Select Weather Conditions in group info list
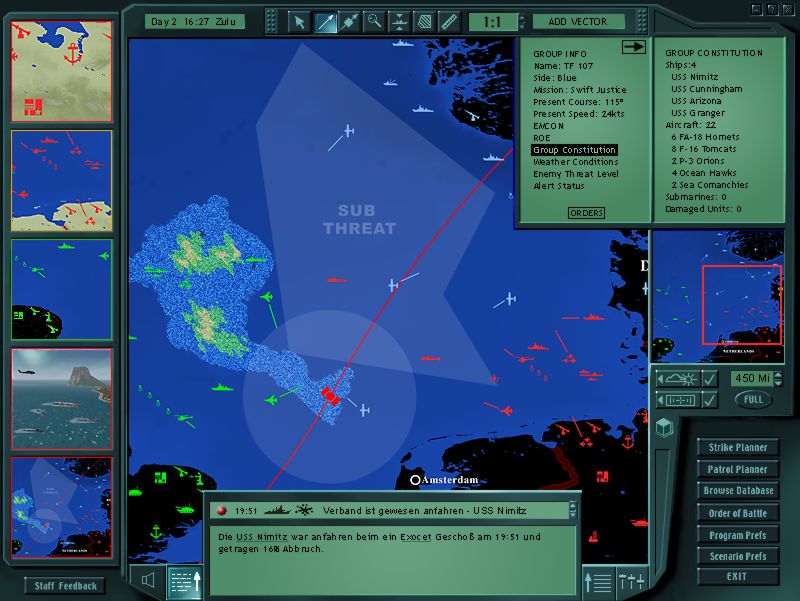 pos(575,162)
